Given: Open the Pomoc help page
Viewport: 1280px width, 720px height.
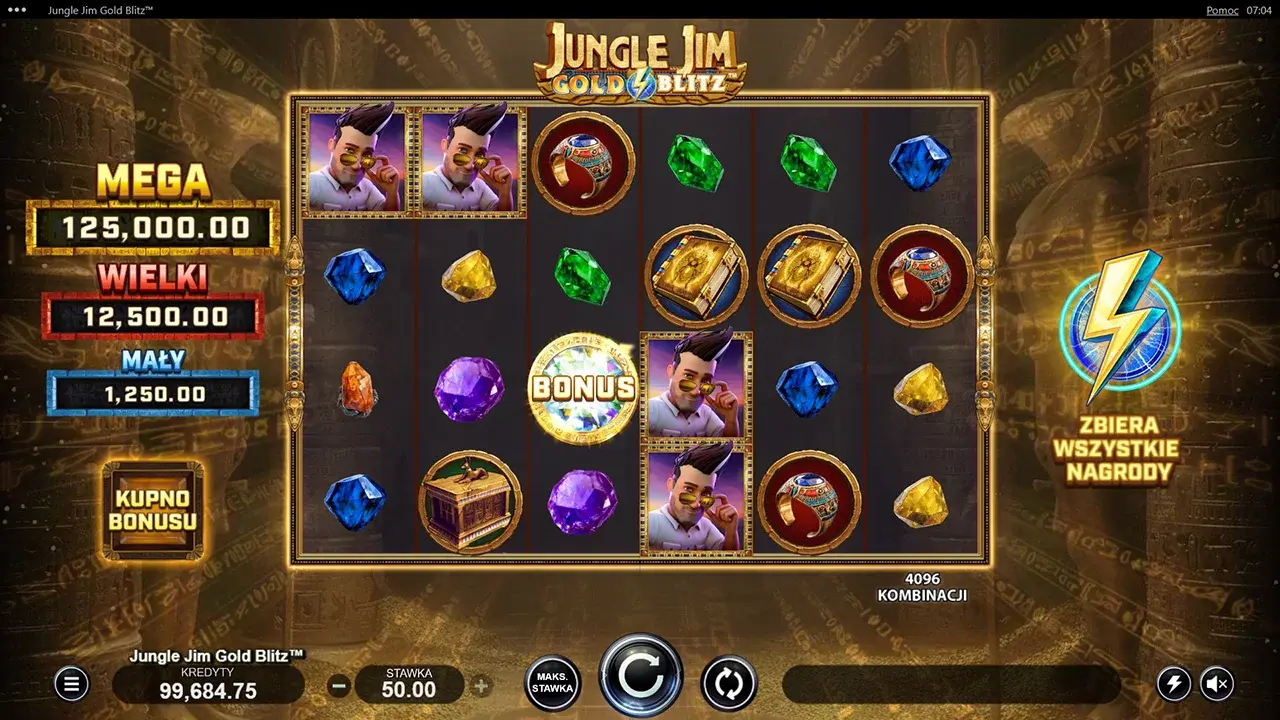Looking at the screenshot, I should pos(1221,10).
